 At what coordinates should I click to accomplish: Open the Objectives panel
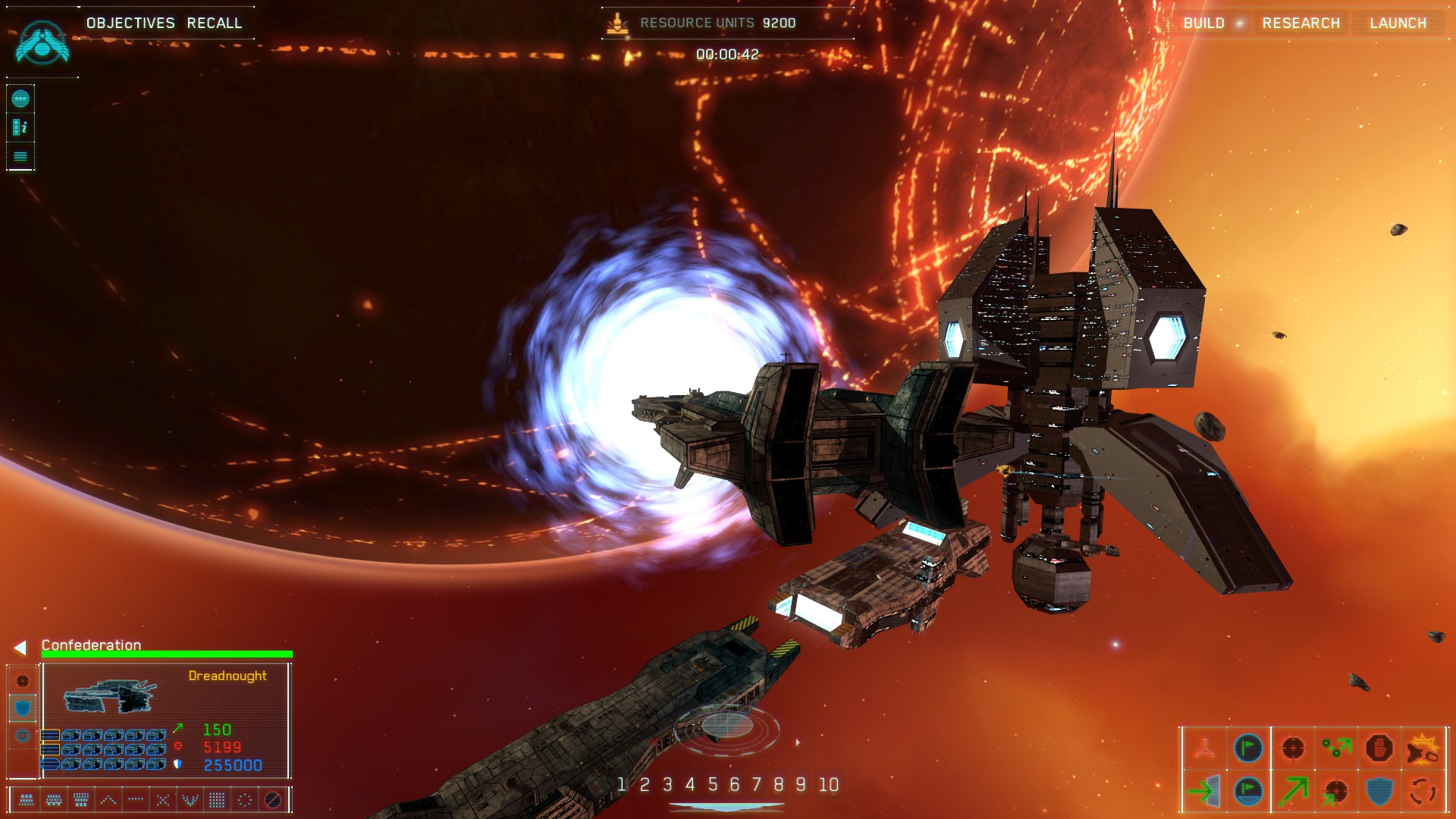pyautogui.click(x=130, y=23)
